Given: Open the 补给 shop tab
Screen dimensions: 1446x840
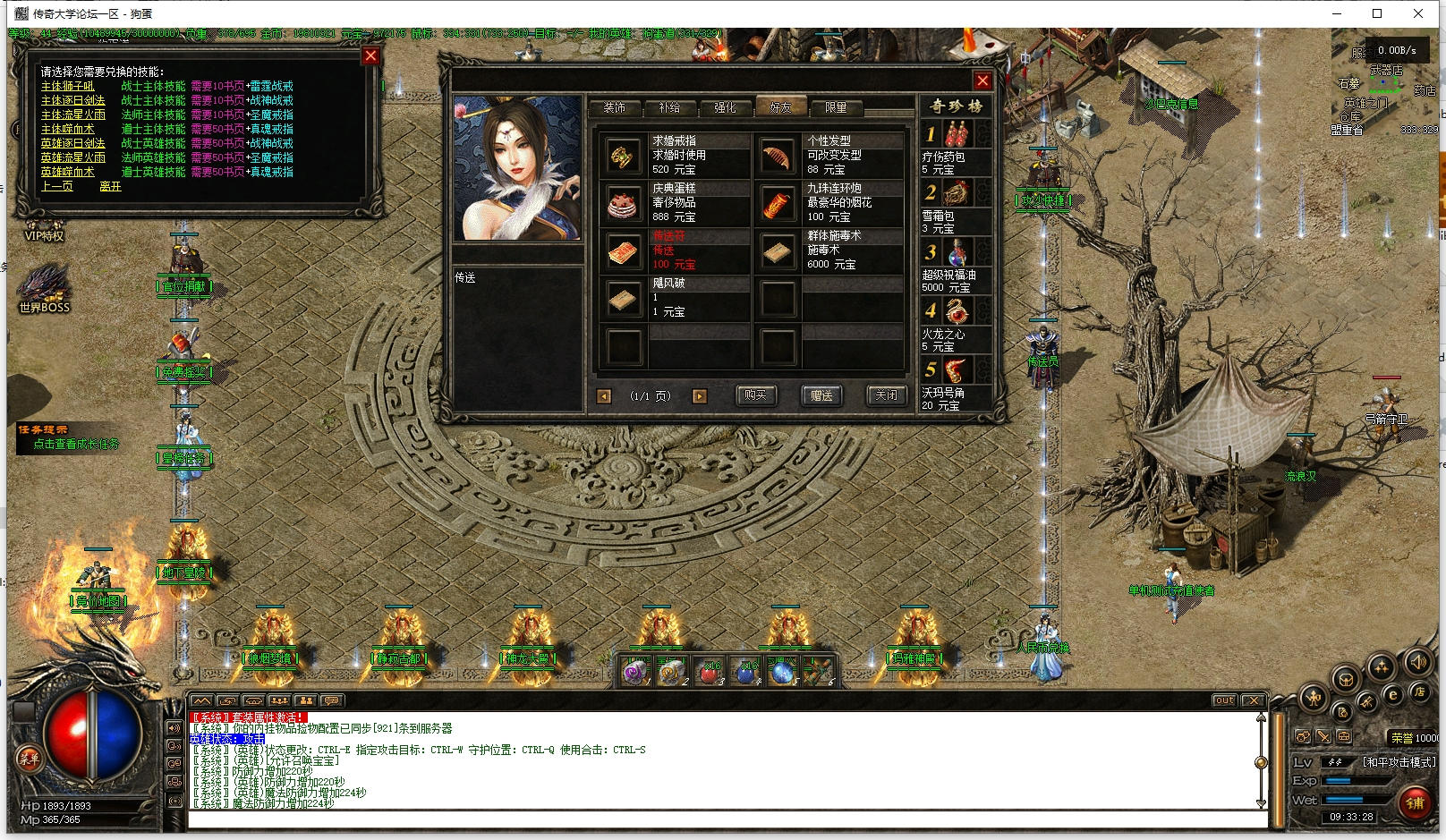Looking at the screenshot, I should click(669, 107).
